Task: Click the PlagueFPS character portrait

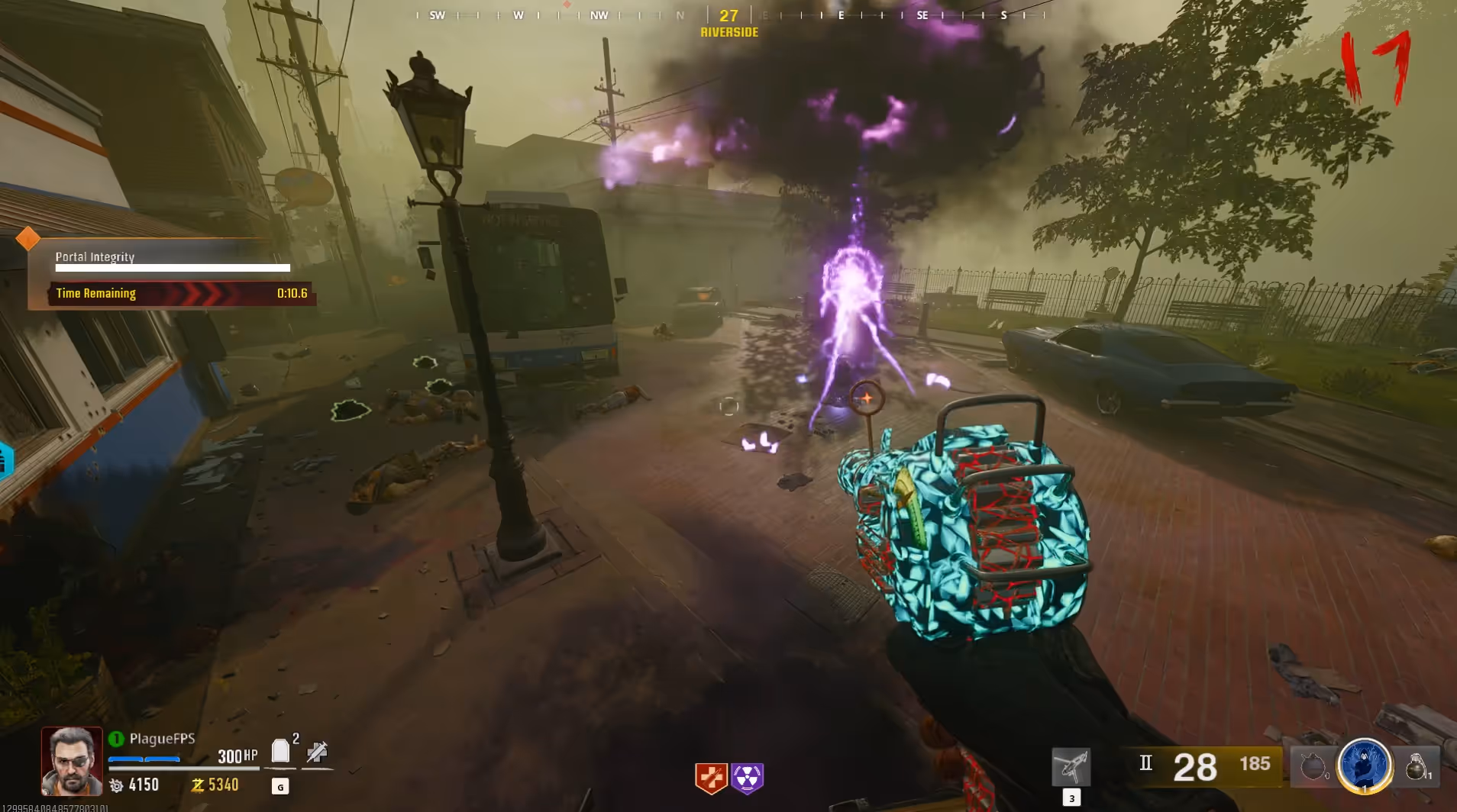Action: (71, 761)
